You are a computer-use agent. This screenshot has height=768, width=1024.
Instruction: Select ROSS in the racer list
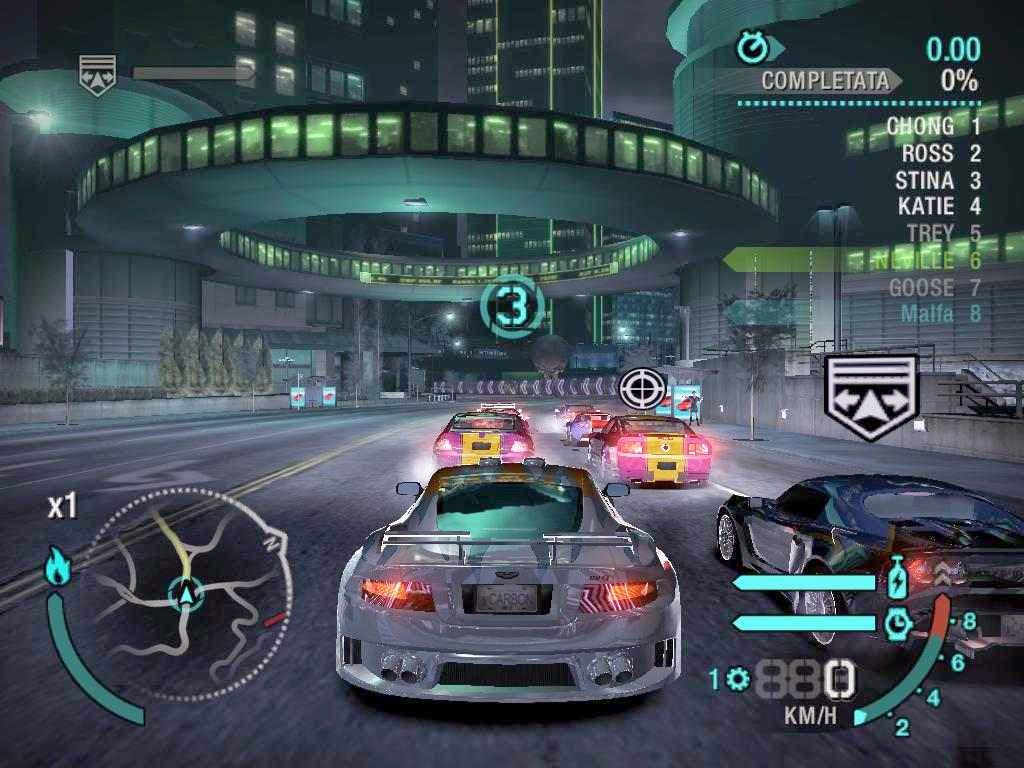(928, 154)
